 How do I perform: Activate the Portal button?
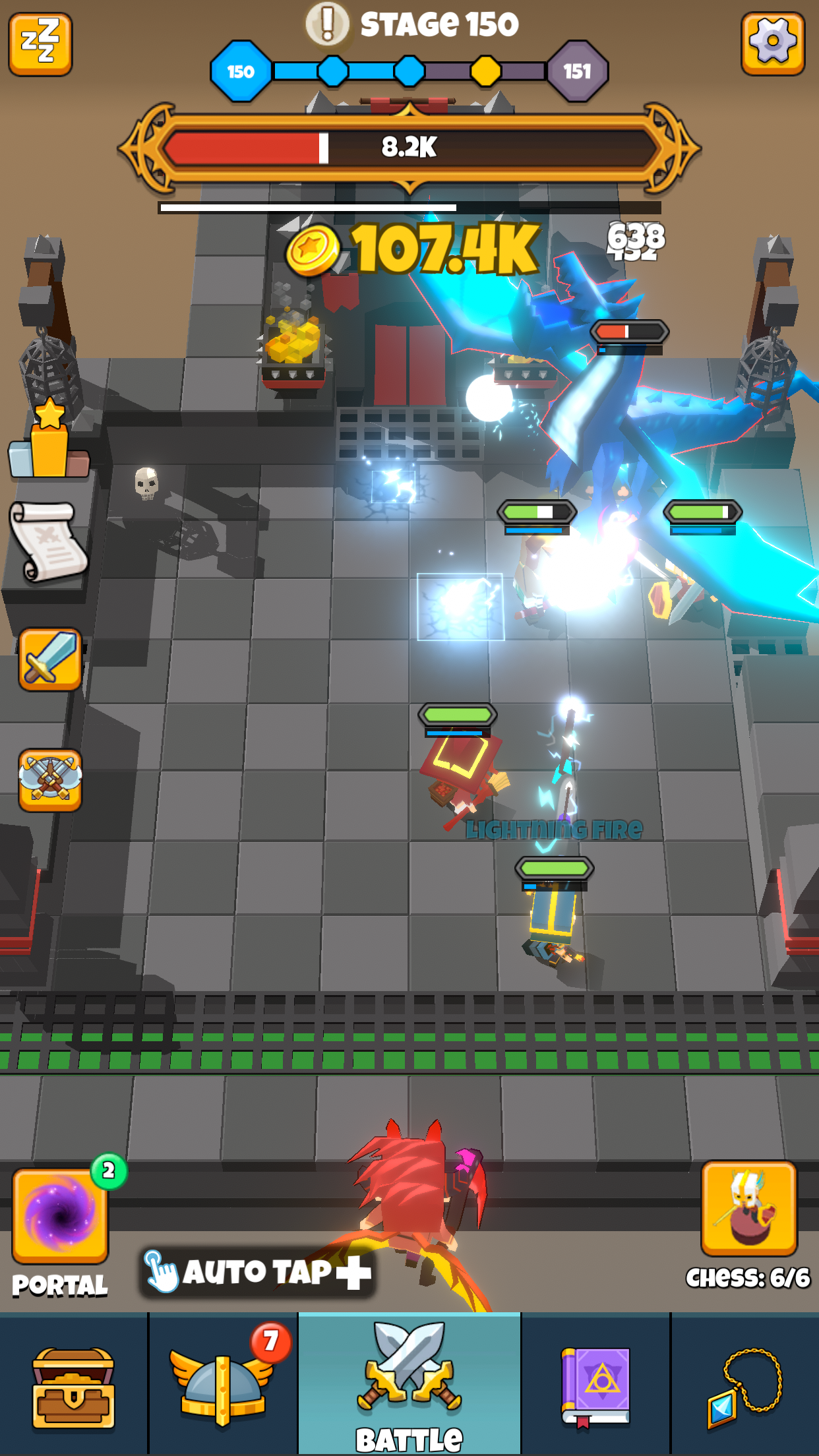[x=60, y=1215]
